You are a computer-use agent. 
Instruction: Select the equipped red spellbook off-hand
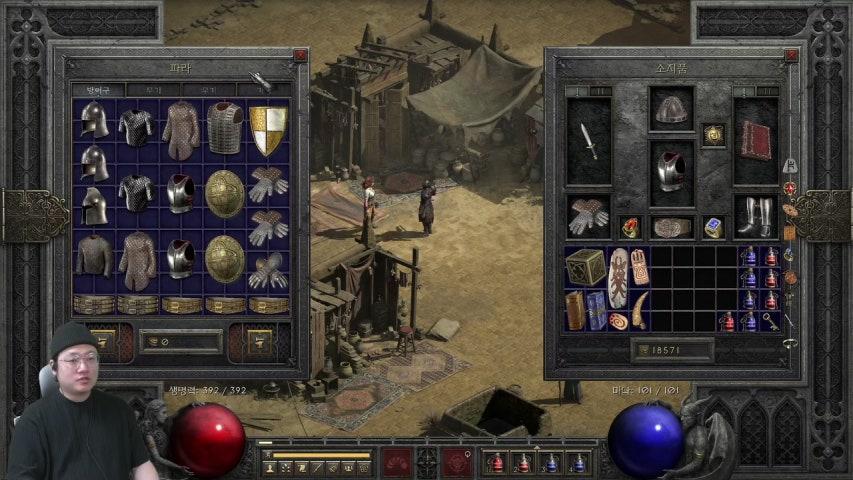[x=755, y=141]
